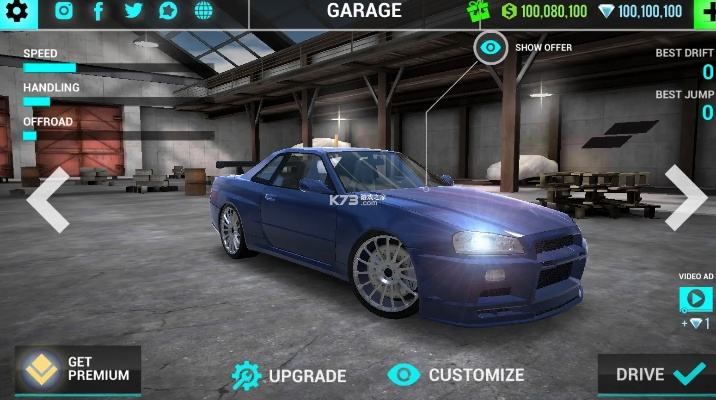Open the Instagram link

[64, 12]
